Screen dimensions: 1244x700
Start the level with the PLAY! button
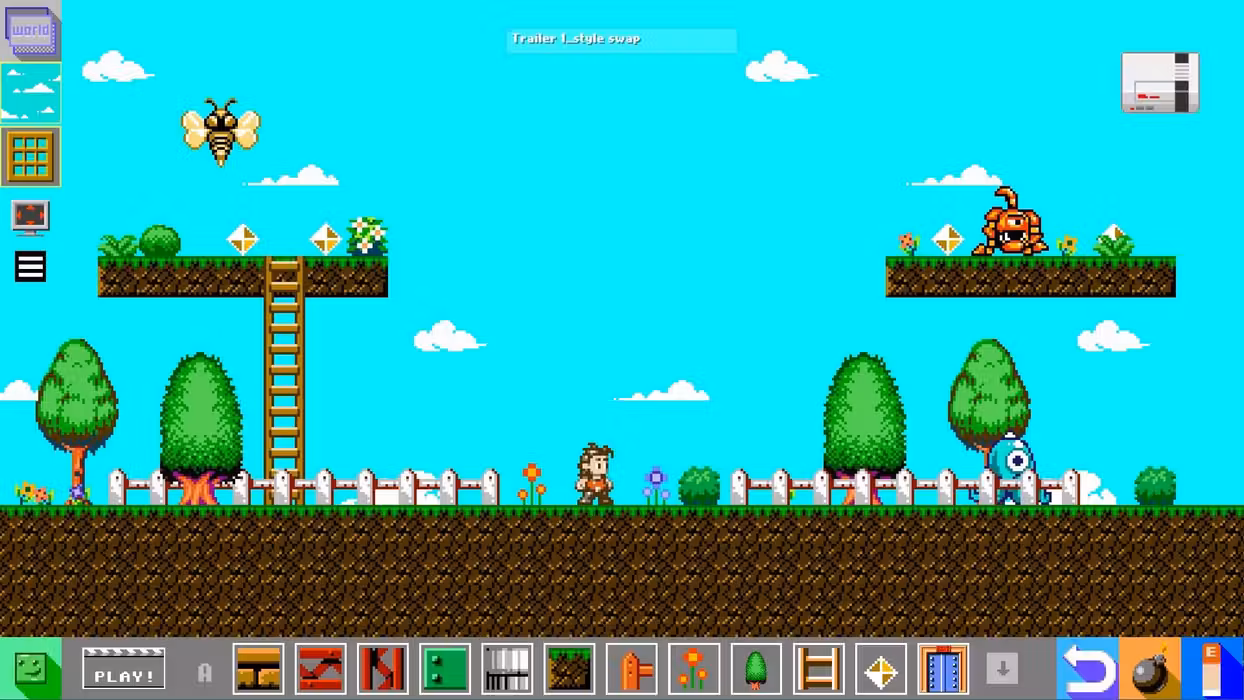124,669
